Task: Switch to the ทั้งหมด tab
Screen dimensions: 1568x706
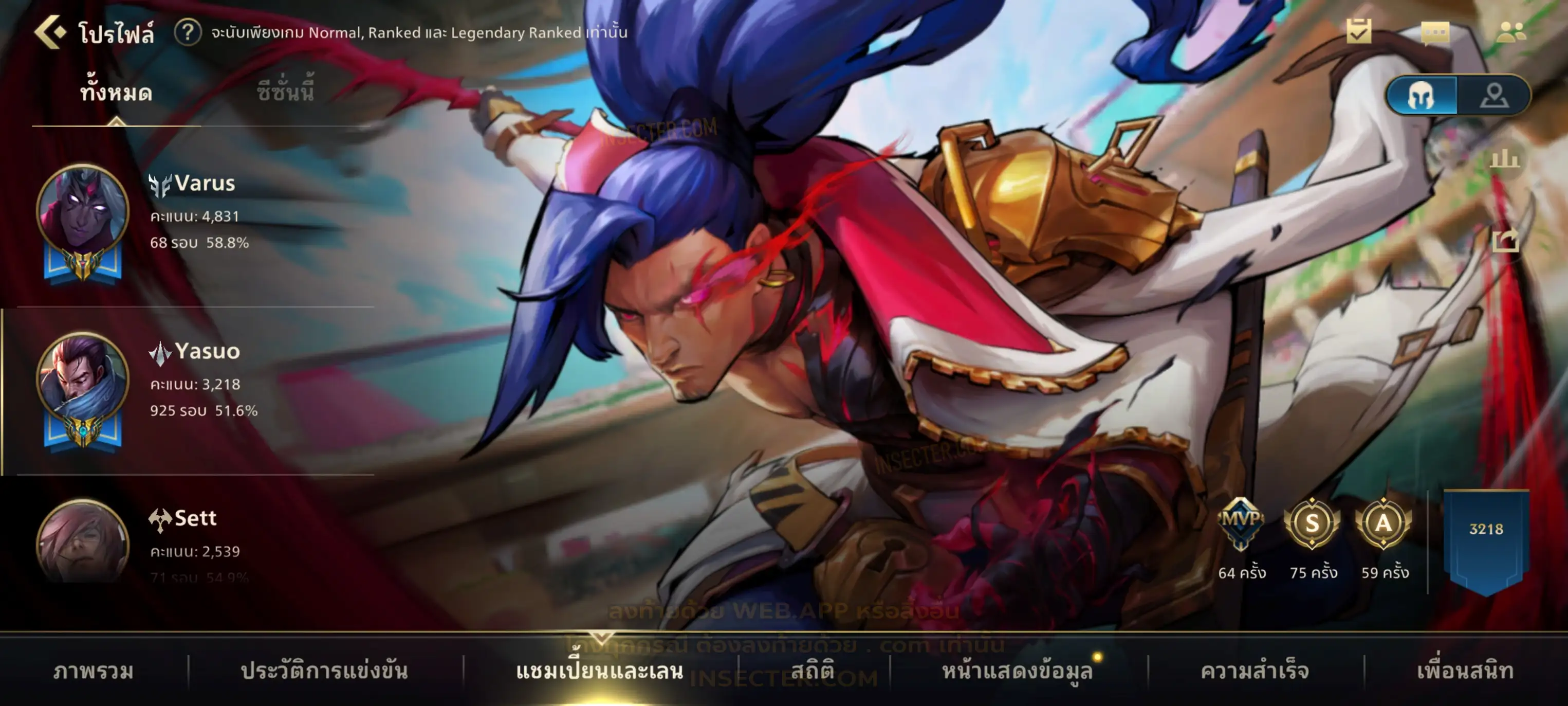Action: 116,93
